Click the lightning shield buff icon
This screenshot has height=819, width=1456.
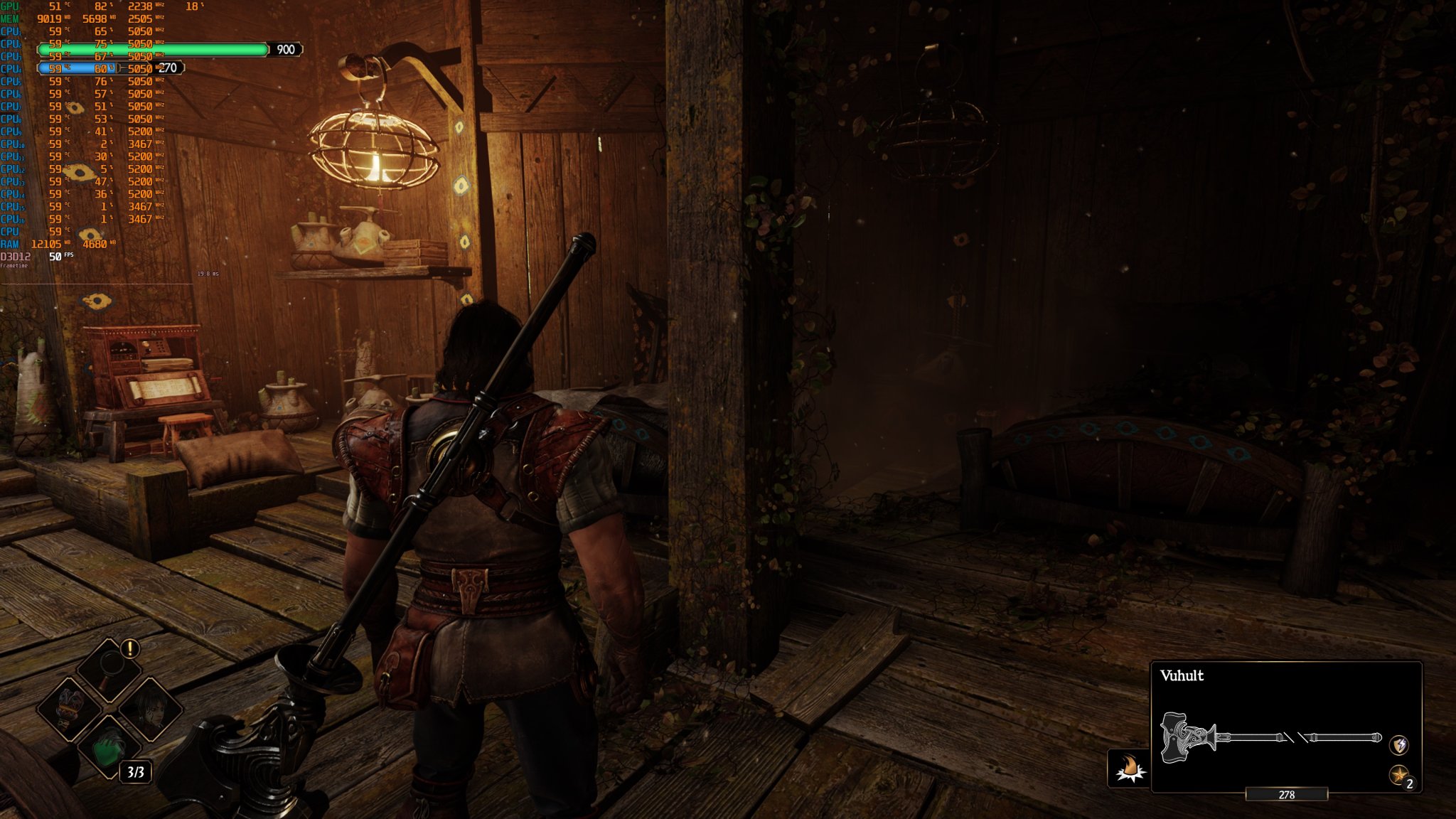pyautogui.click(x=1399, y=744)
